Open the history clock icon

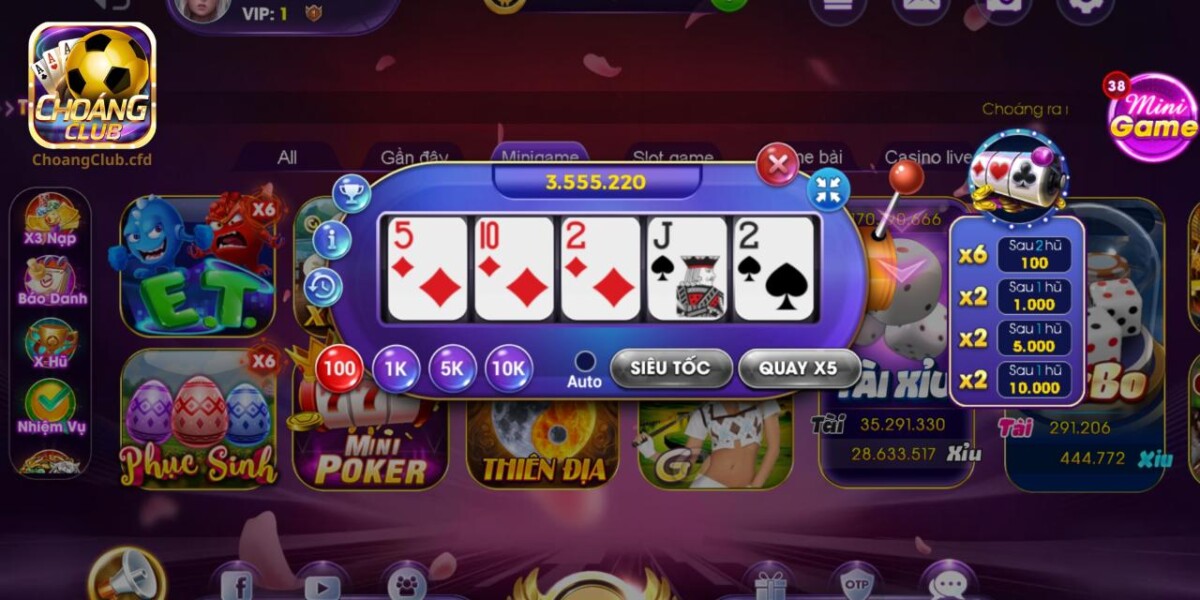pos(324,287)
